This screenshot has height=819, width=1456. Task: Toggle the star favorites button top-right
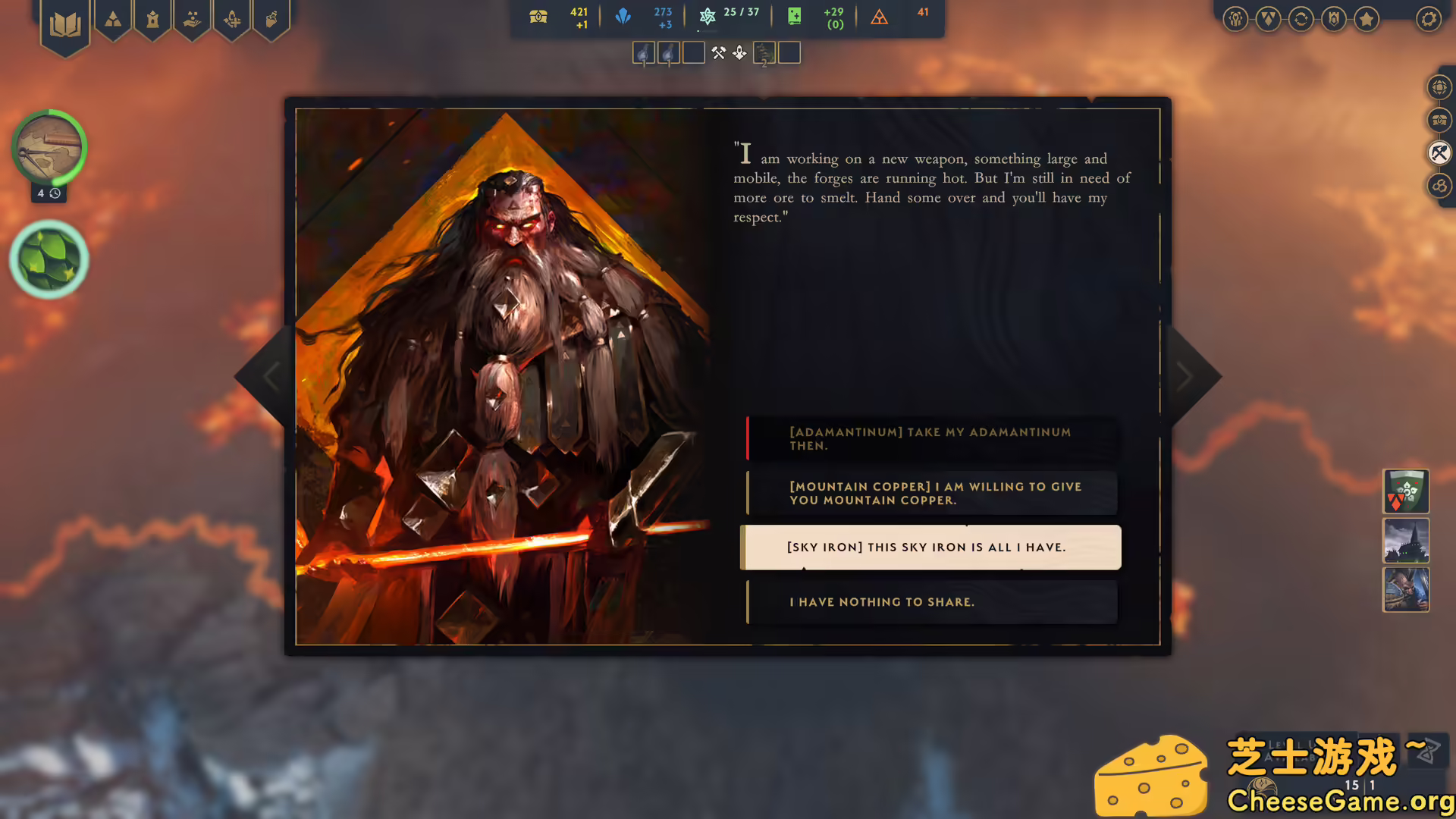point(1366,20)
